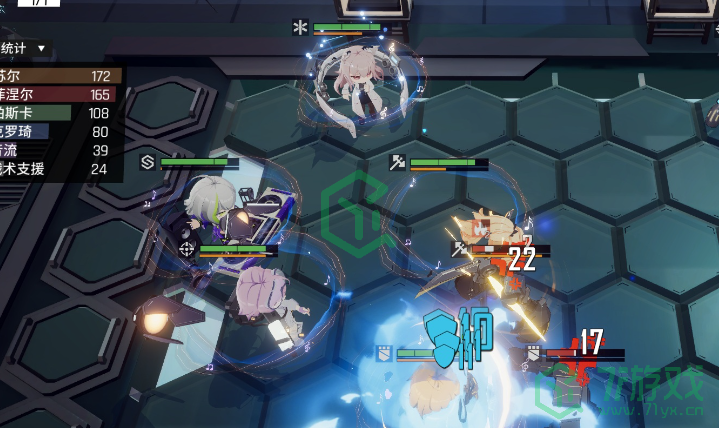Open the 统计 statistics dropdown
The width and height of the screenshot is (719, 428).
[x=25, y=48]
